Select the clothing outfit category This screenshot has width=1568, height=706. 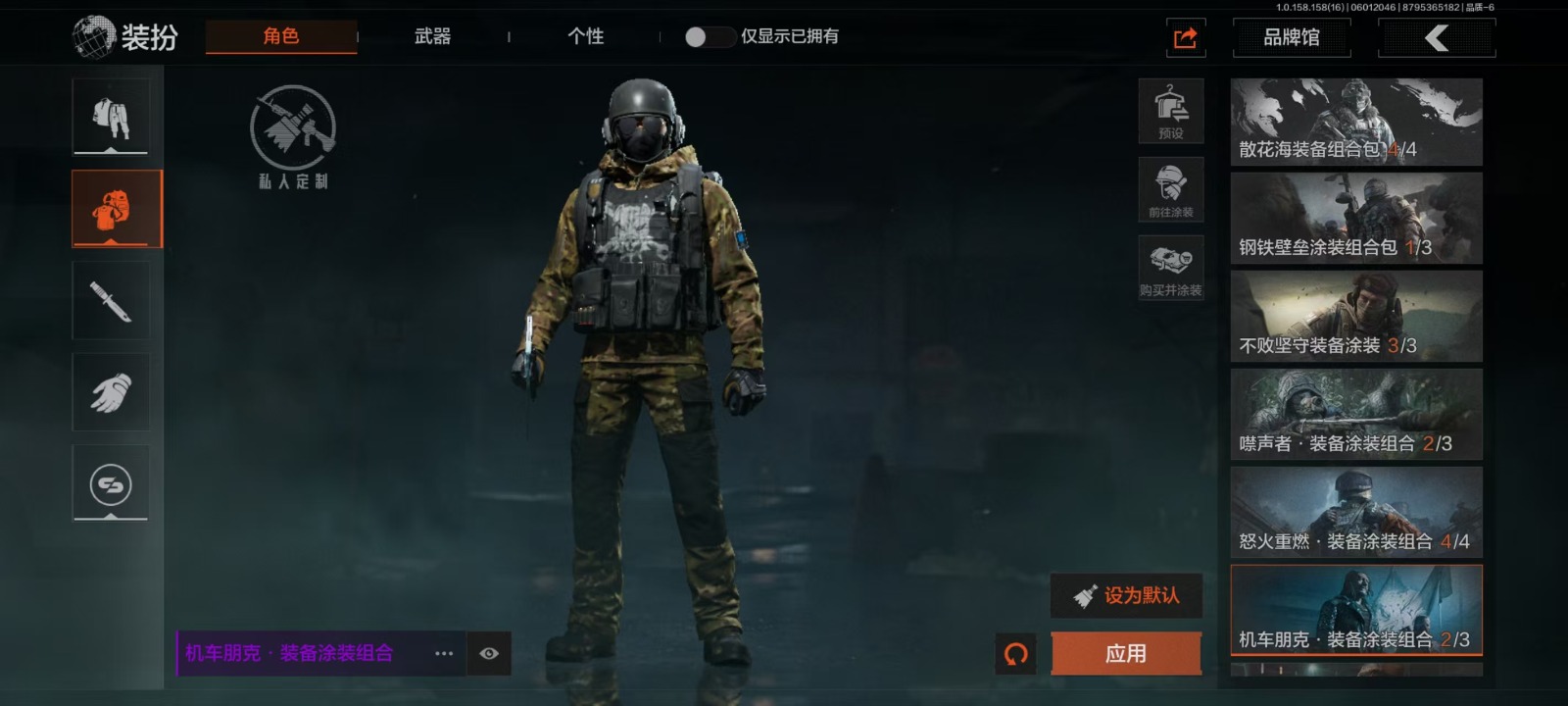tap(111, 118)
